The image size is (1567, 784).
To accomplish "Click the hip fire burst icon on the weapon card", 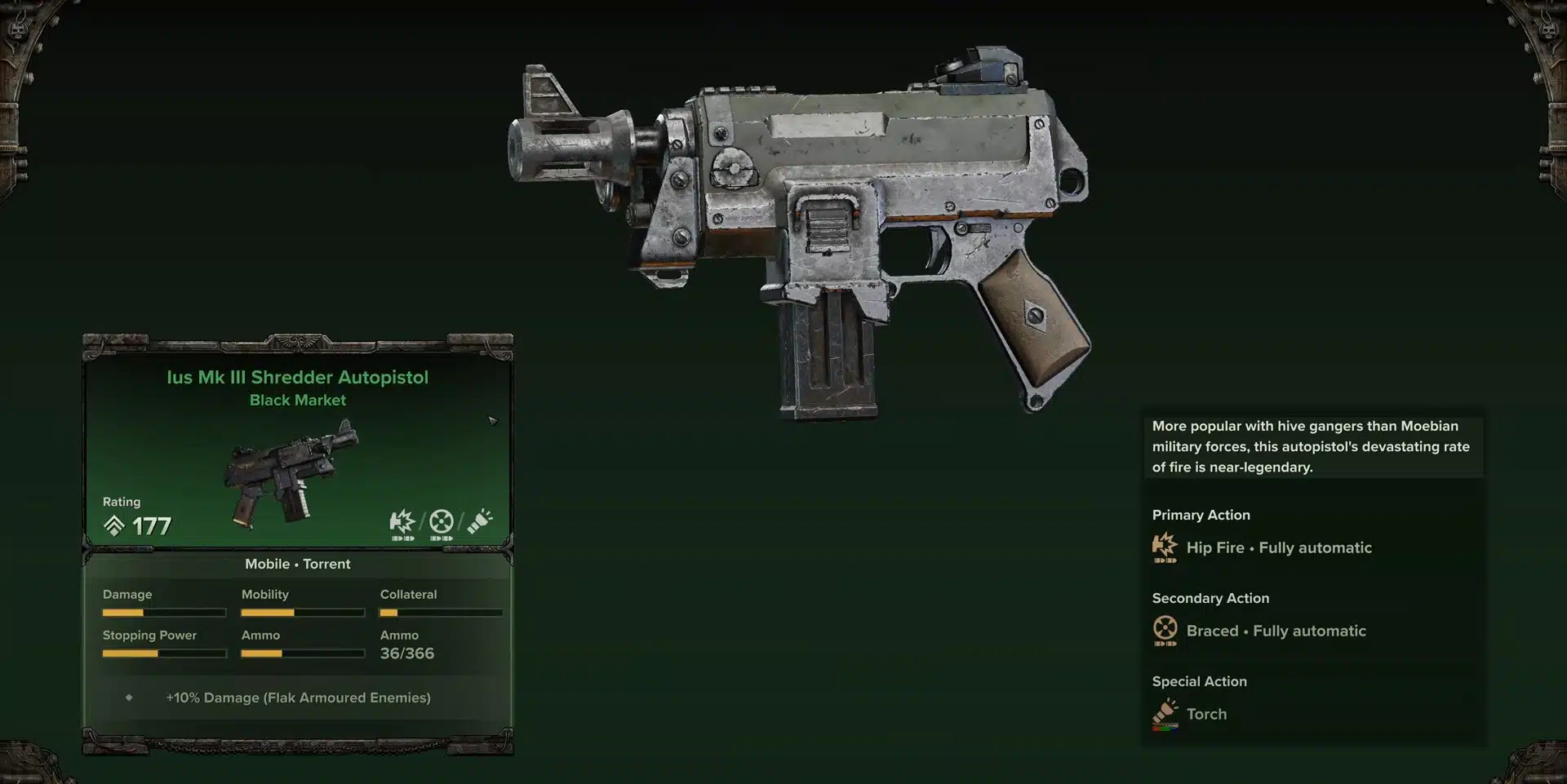I will tap(402, 523).
